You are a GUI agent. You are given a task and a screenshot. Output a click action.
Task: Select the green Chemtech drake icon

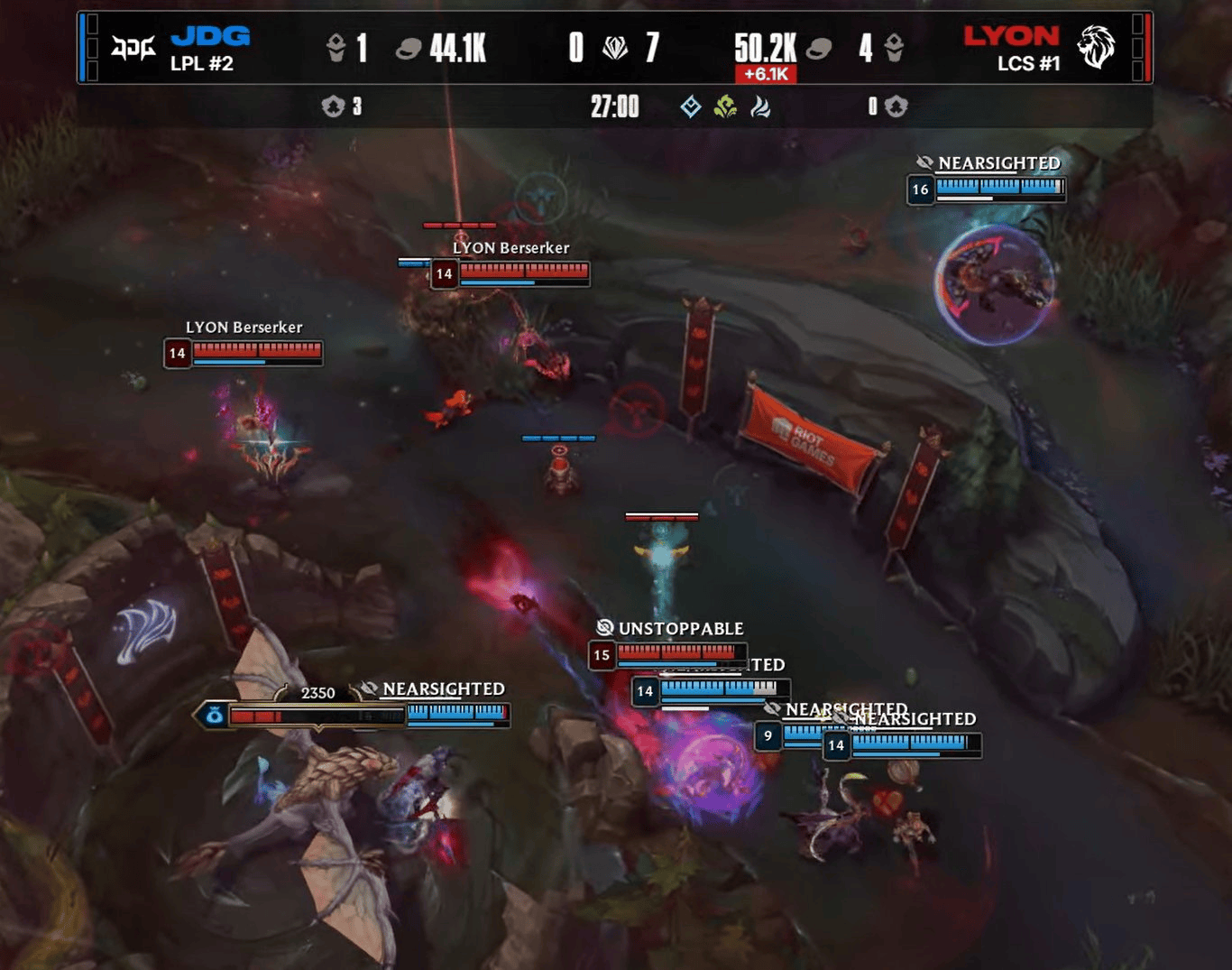(725, 107)
